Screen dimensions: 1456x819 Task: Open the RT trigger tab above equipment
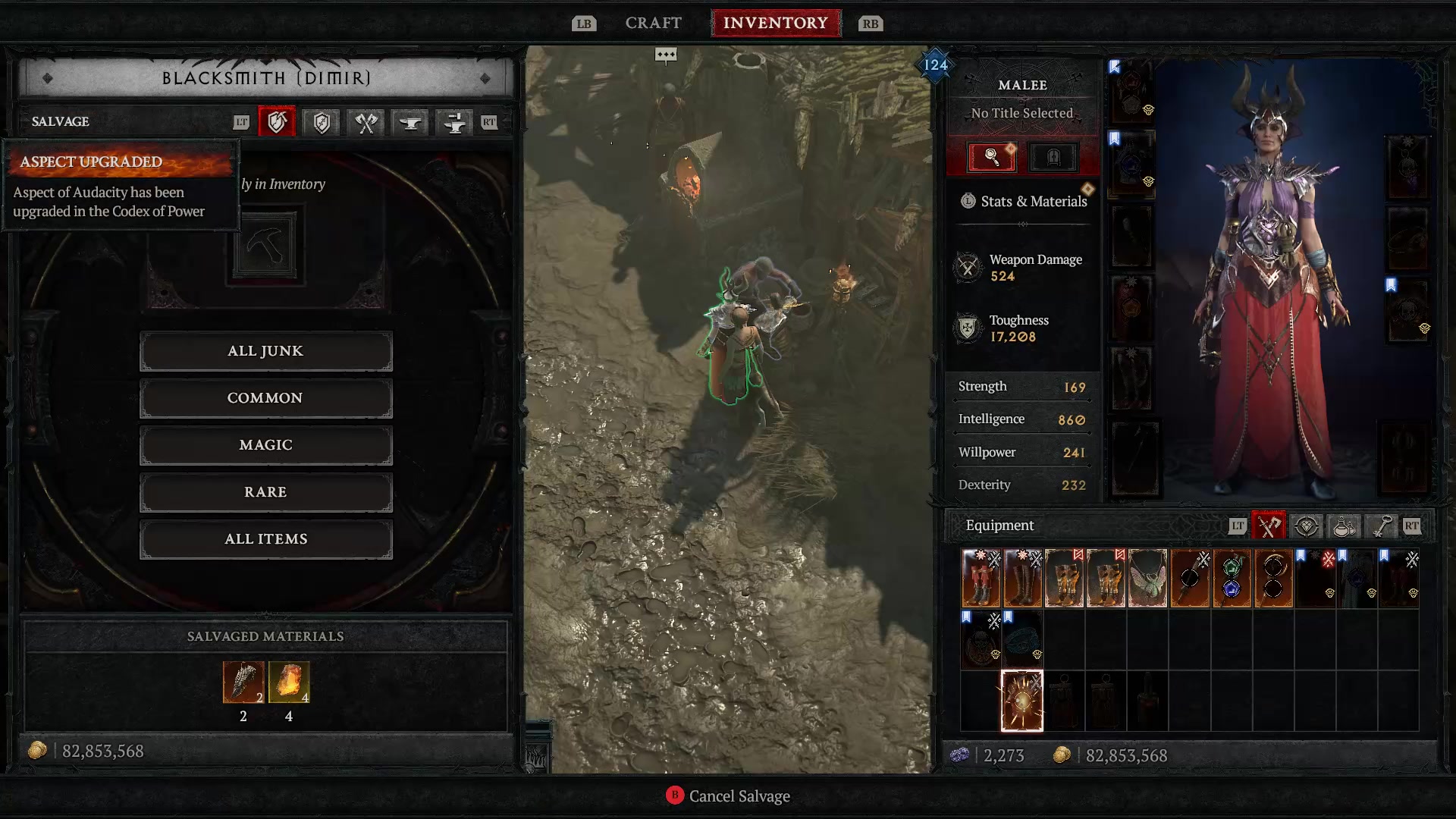[1413, 526]
